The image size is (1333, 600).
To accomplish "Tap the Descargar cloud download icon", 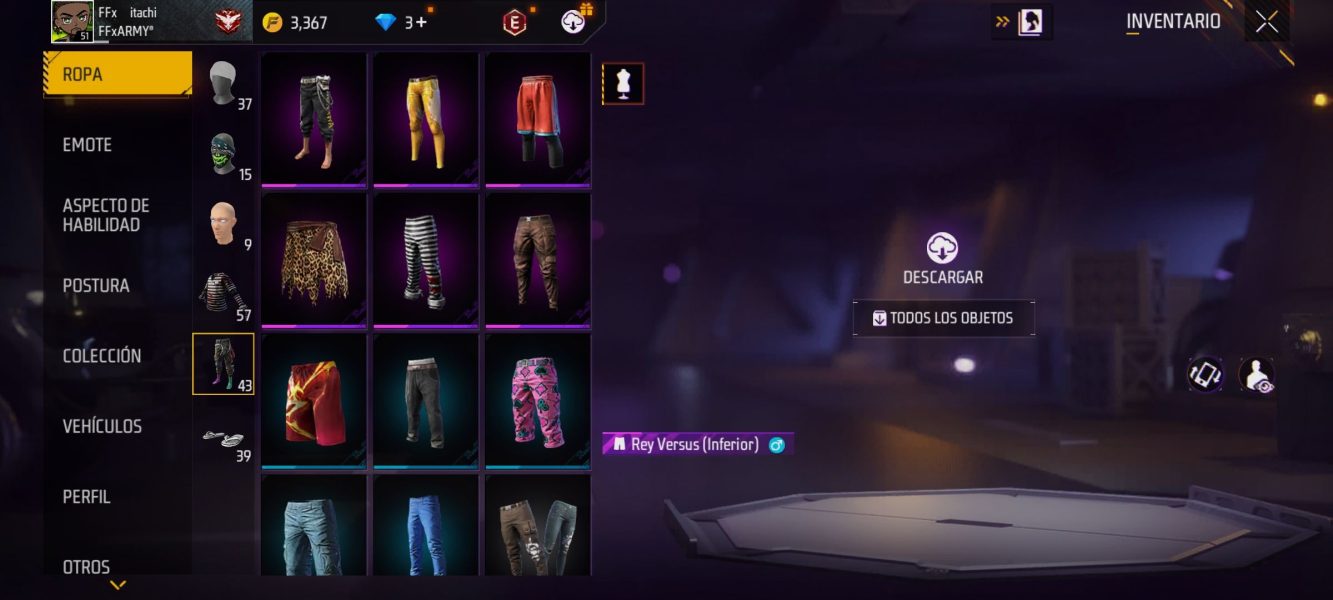I will pos(942,248).
